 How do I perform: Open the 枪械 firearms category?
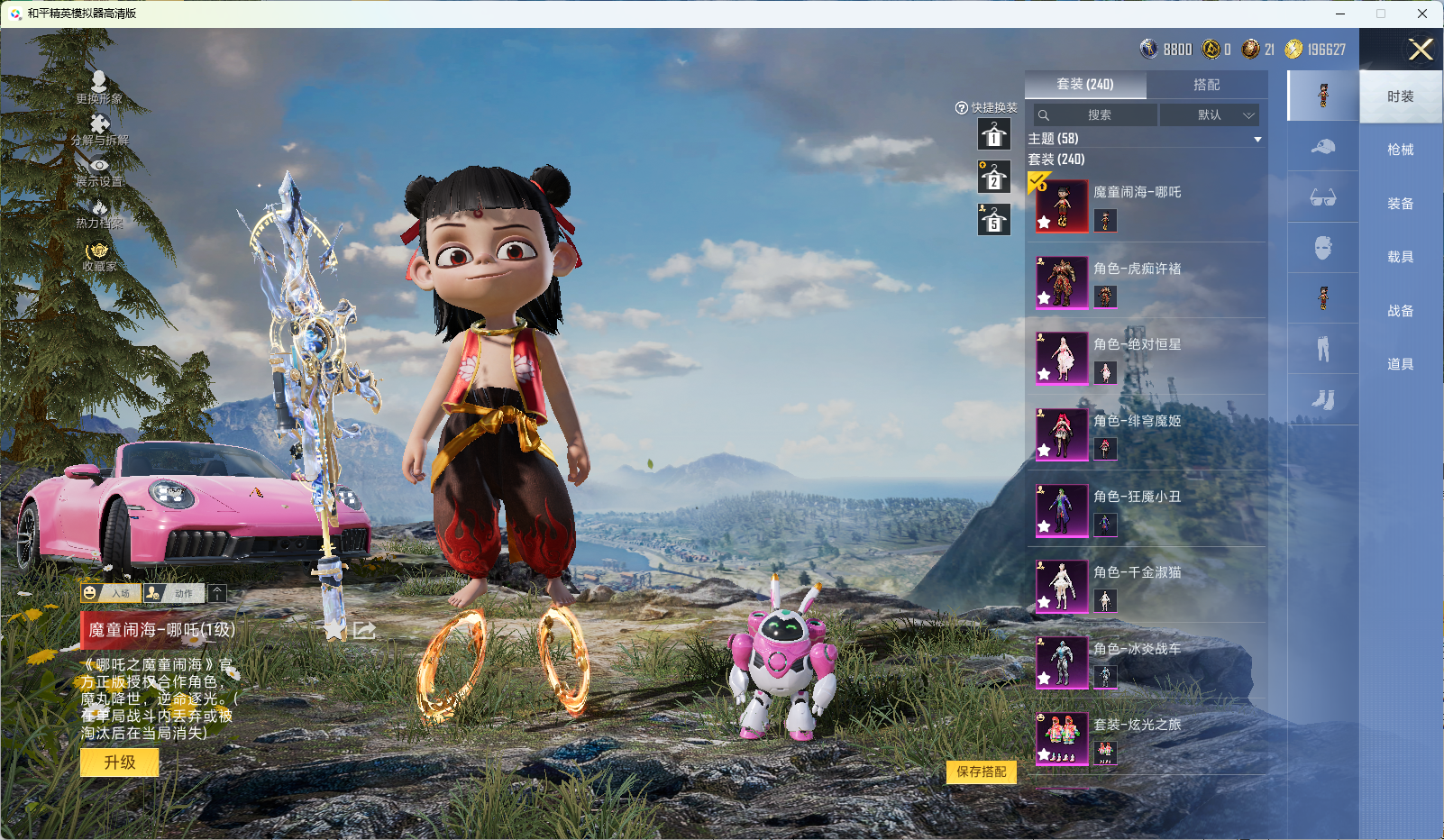(x=1400, y=150)
